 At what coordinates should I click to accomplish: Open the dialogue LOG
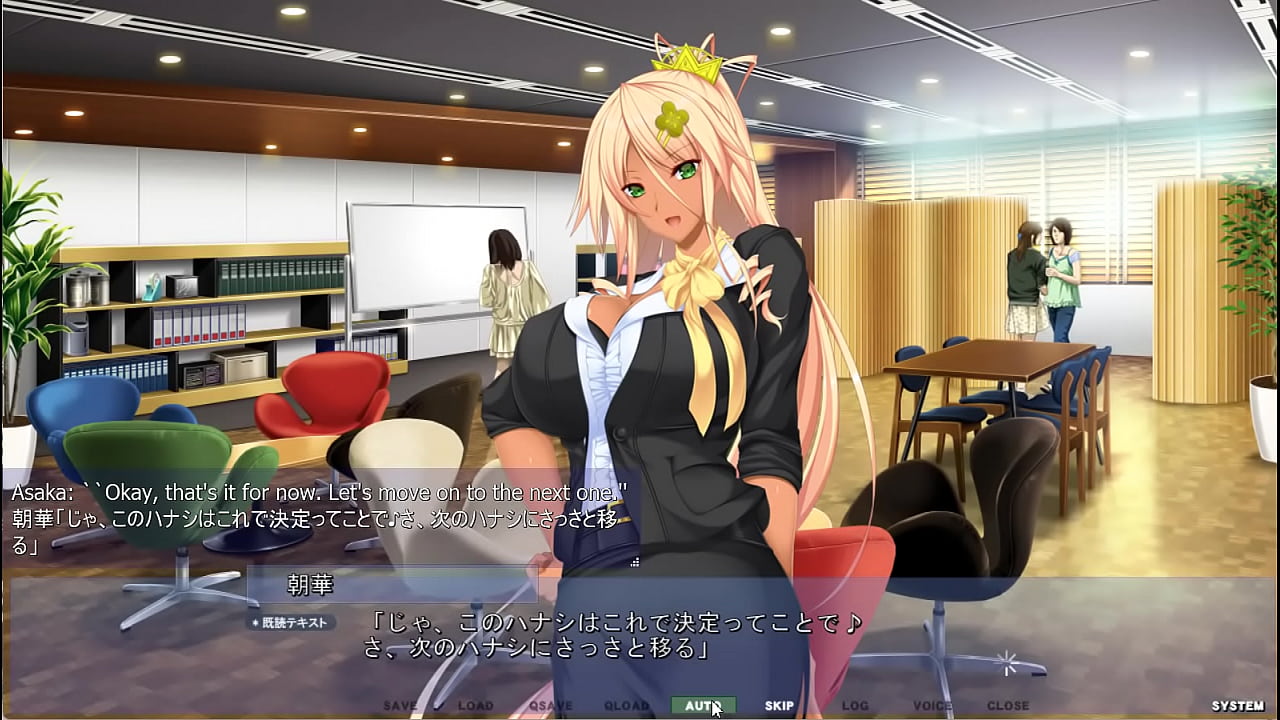pos(855,705)
